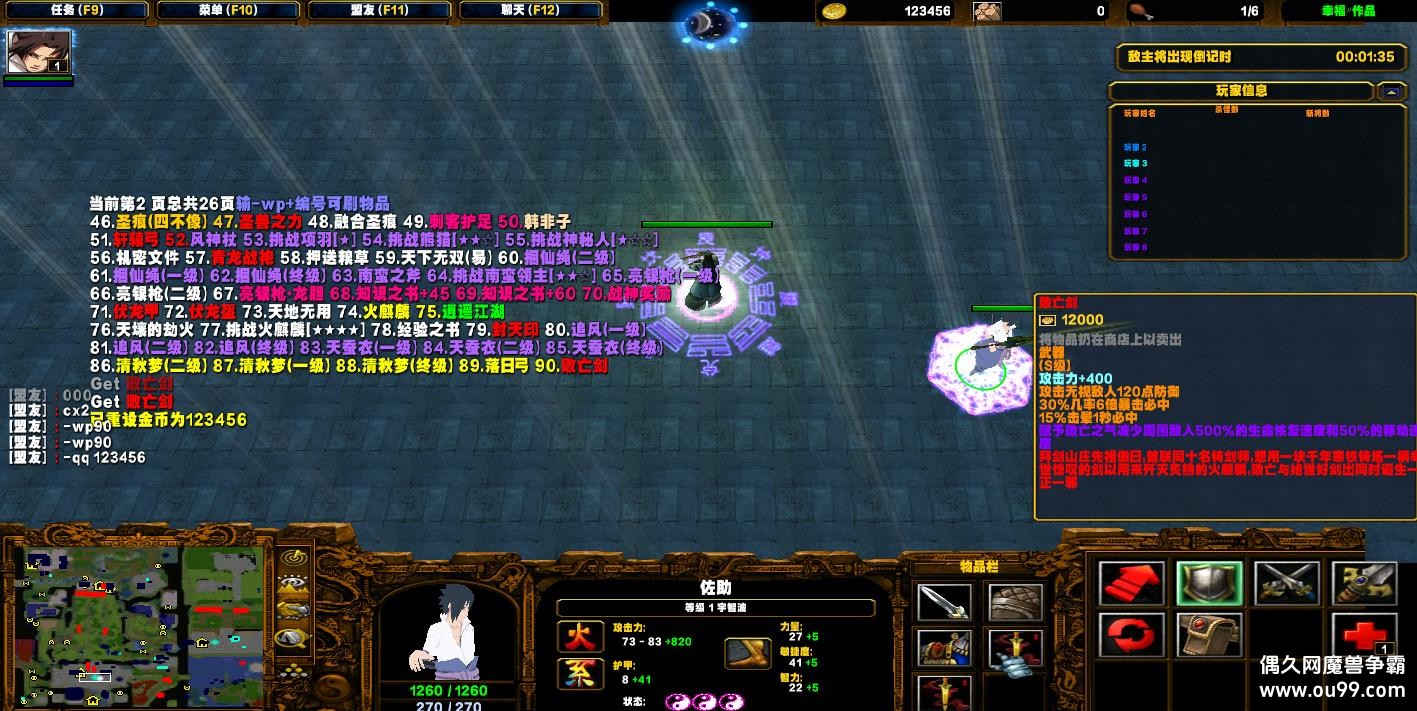Toggle minimap ally color mode button
Viewport: 1417px width, 711px height.
[x=292, y=610]
